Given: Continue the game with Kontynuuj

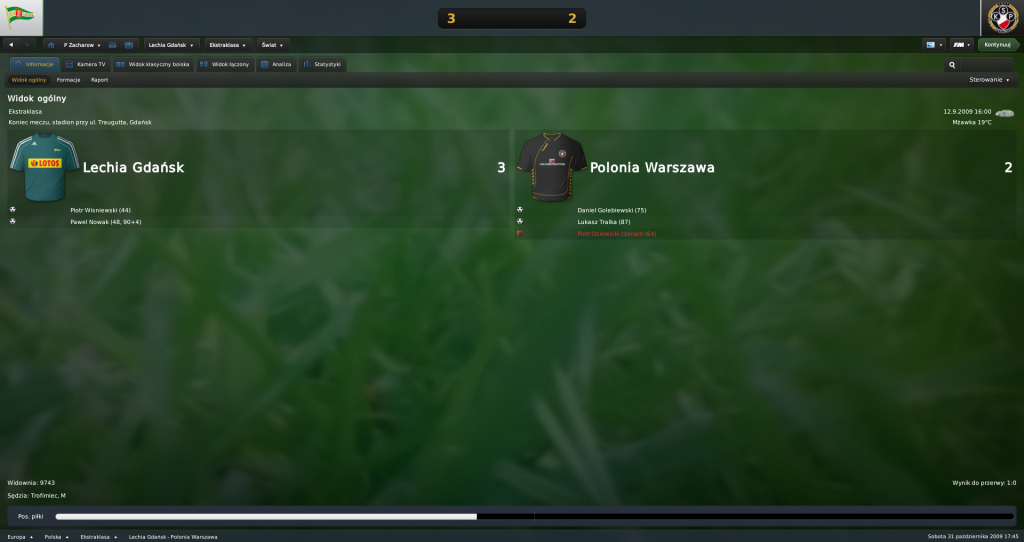Looking at the screenshot, I should (997, 45).
